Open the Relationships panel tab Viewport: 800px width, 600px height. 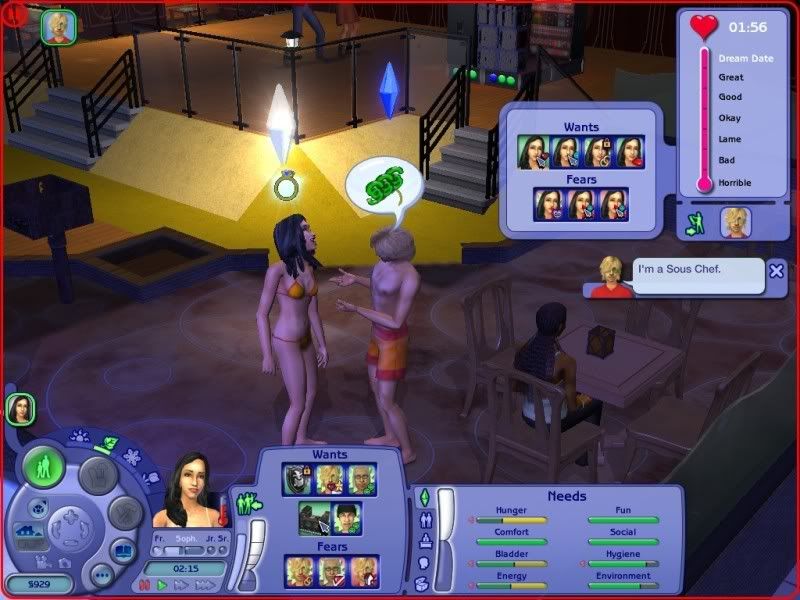[423, 519]
